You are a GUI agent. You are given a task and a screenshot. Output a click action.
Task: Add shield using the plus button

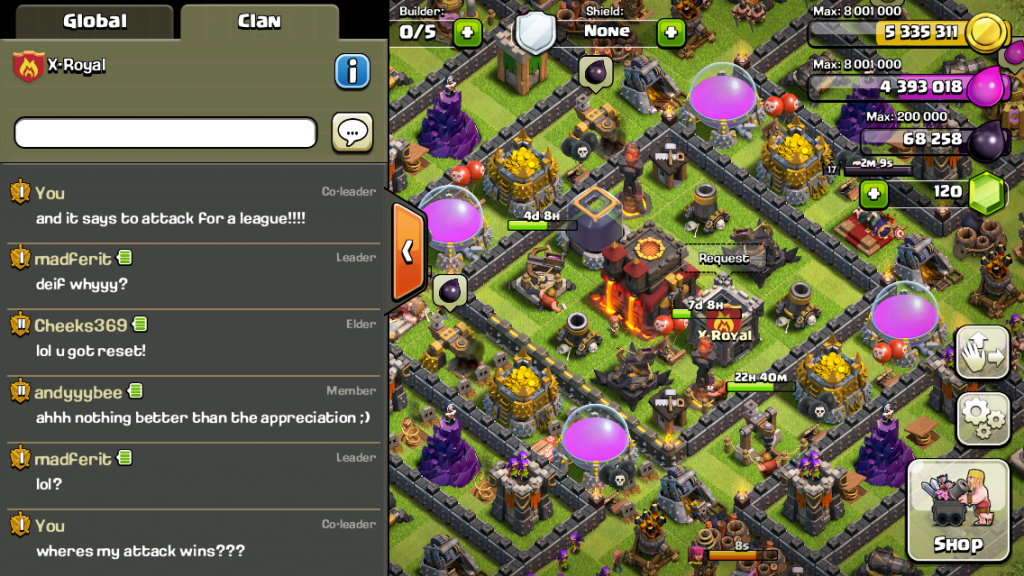point(670,33)
